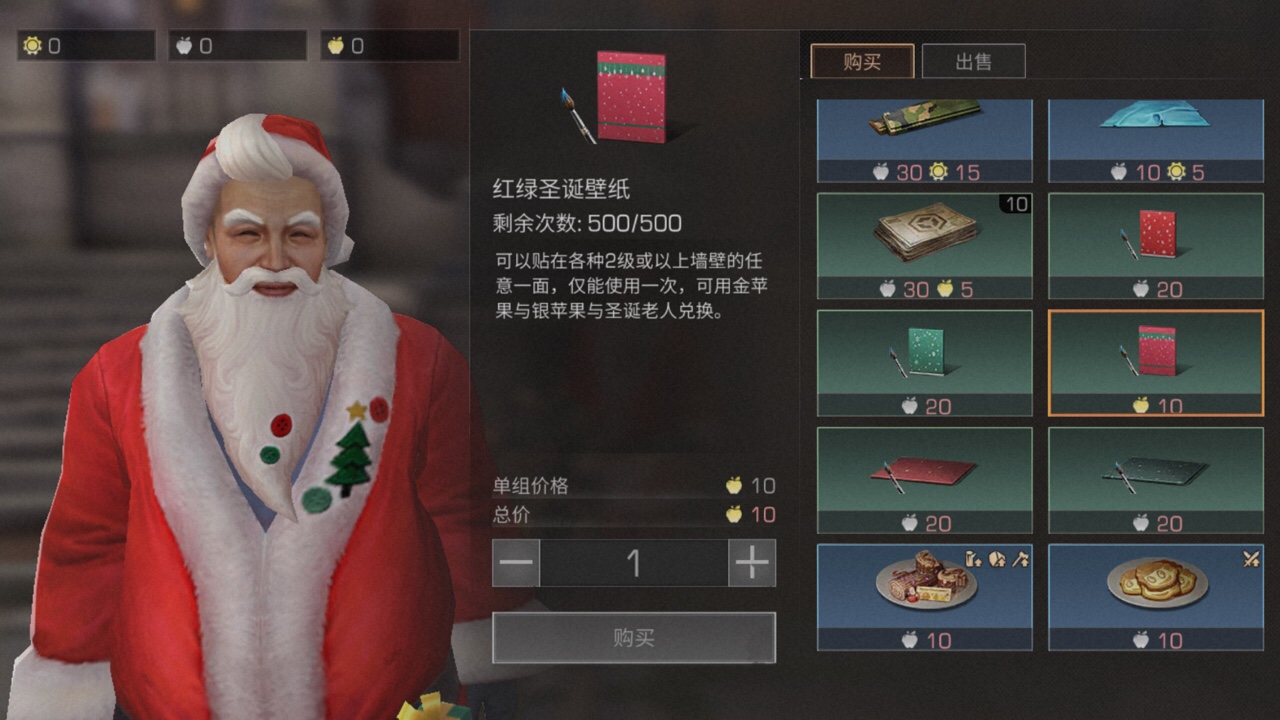
Task: Select the dark red wallpaper in the fourth row
Action: [923, 479]
